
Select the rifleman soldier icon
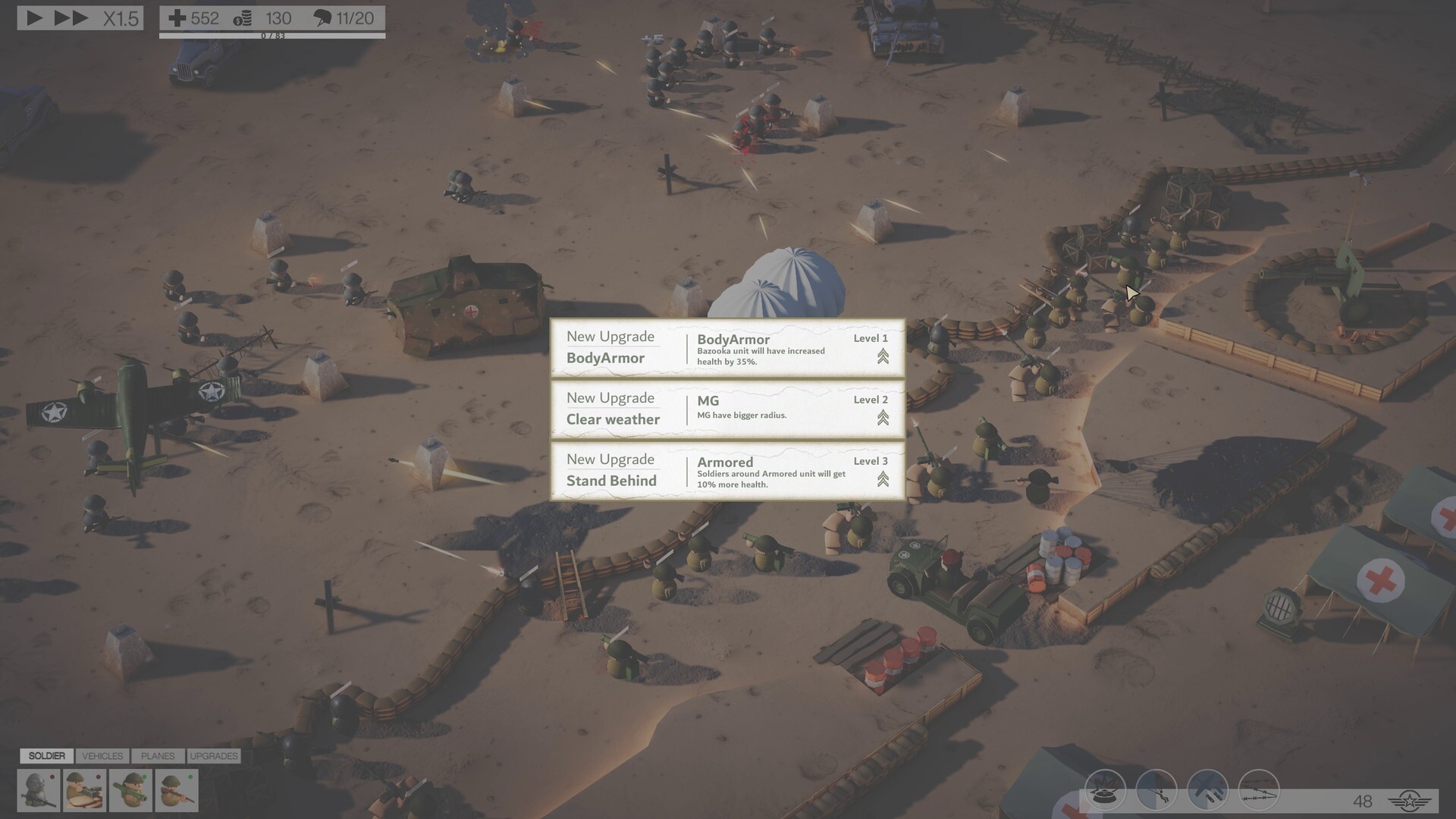tap(177, 789)
